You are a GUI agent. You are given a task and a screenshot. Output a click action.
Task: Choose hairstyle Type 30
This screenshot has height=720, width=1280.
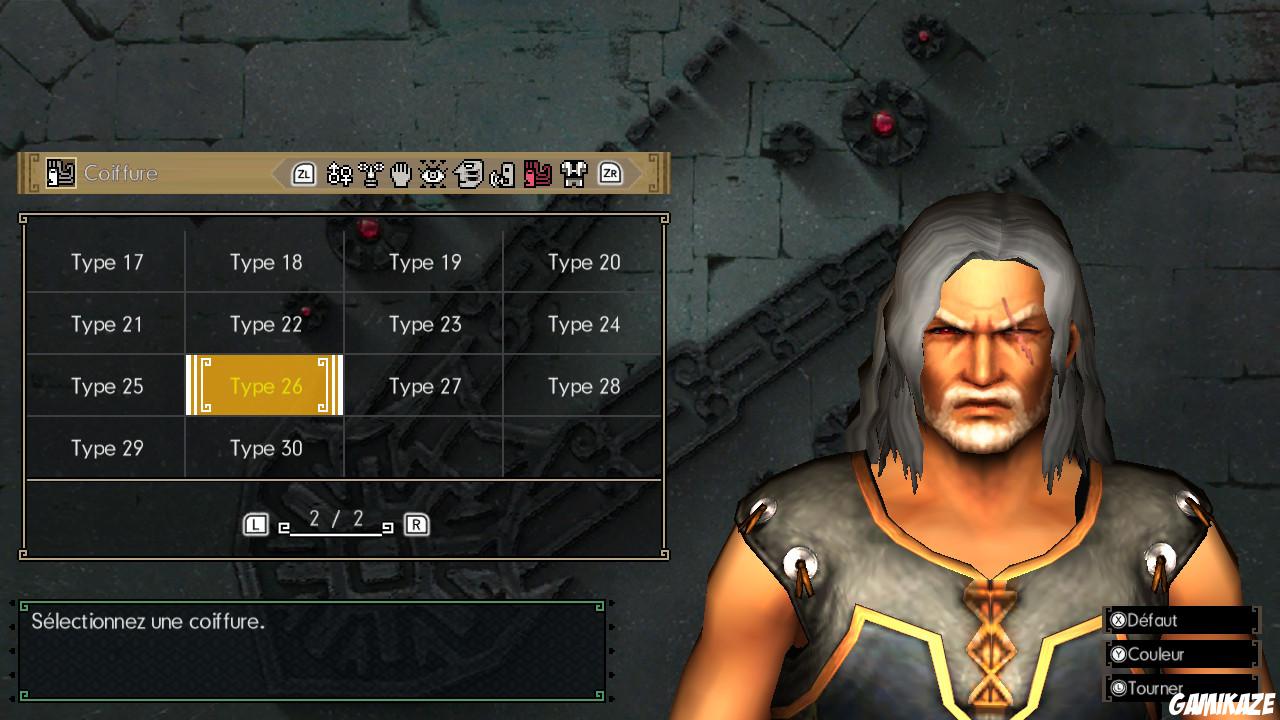click(265, 448)
